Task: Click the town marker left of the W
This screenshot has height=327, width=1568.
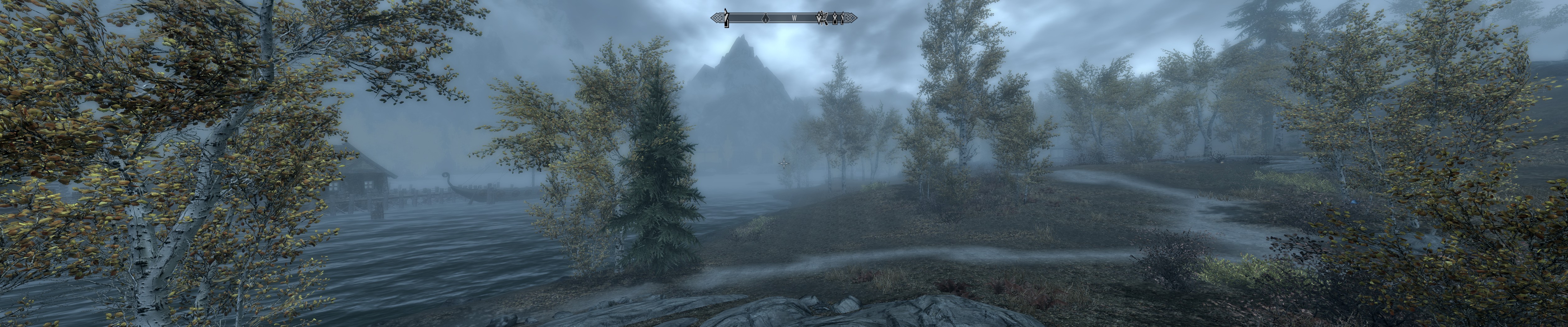Action: 766,18
